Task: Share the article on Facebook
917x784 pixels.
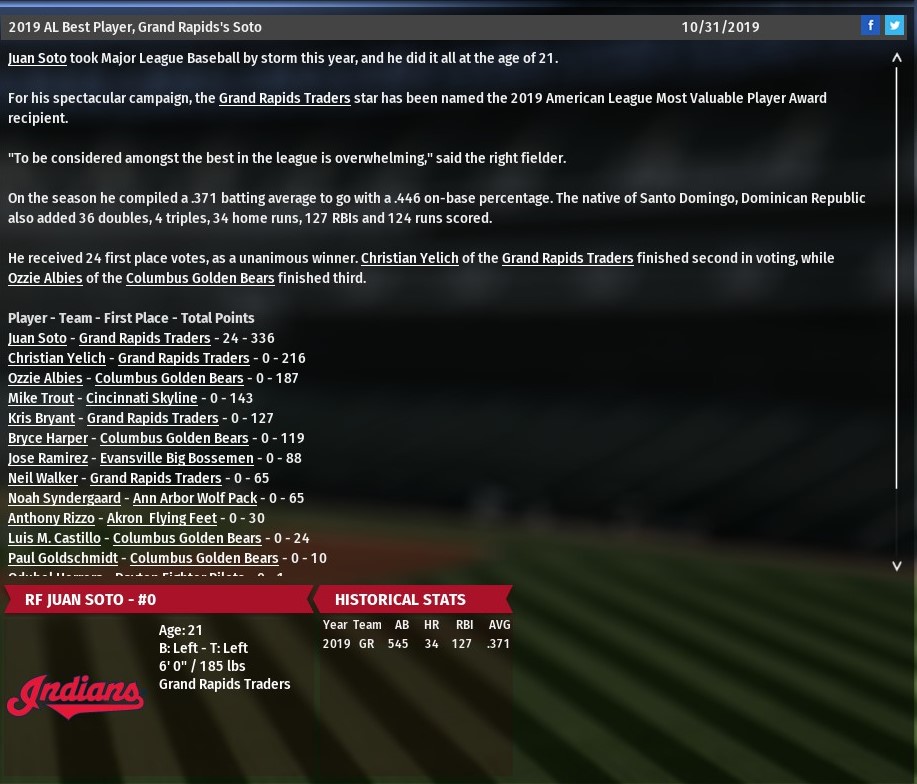Action: tap(870, 26)
